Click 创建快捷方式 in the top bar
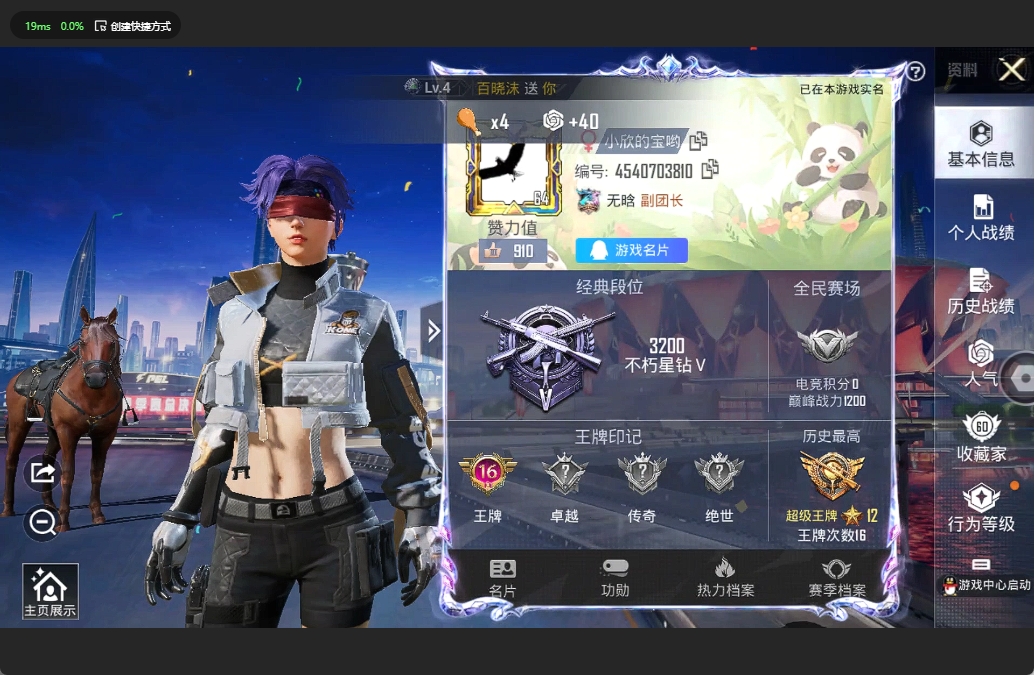Viewport: 1034px width, 675px height. click(133, 26)
